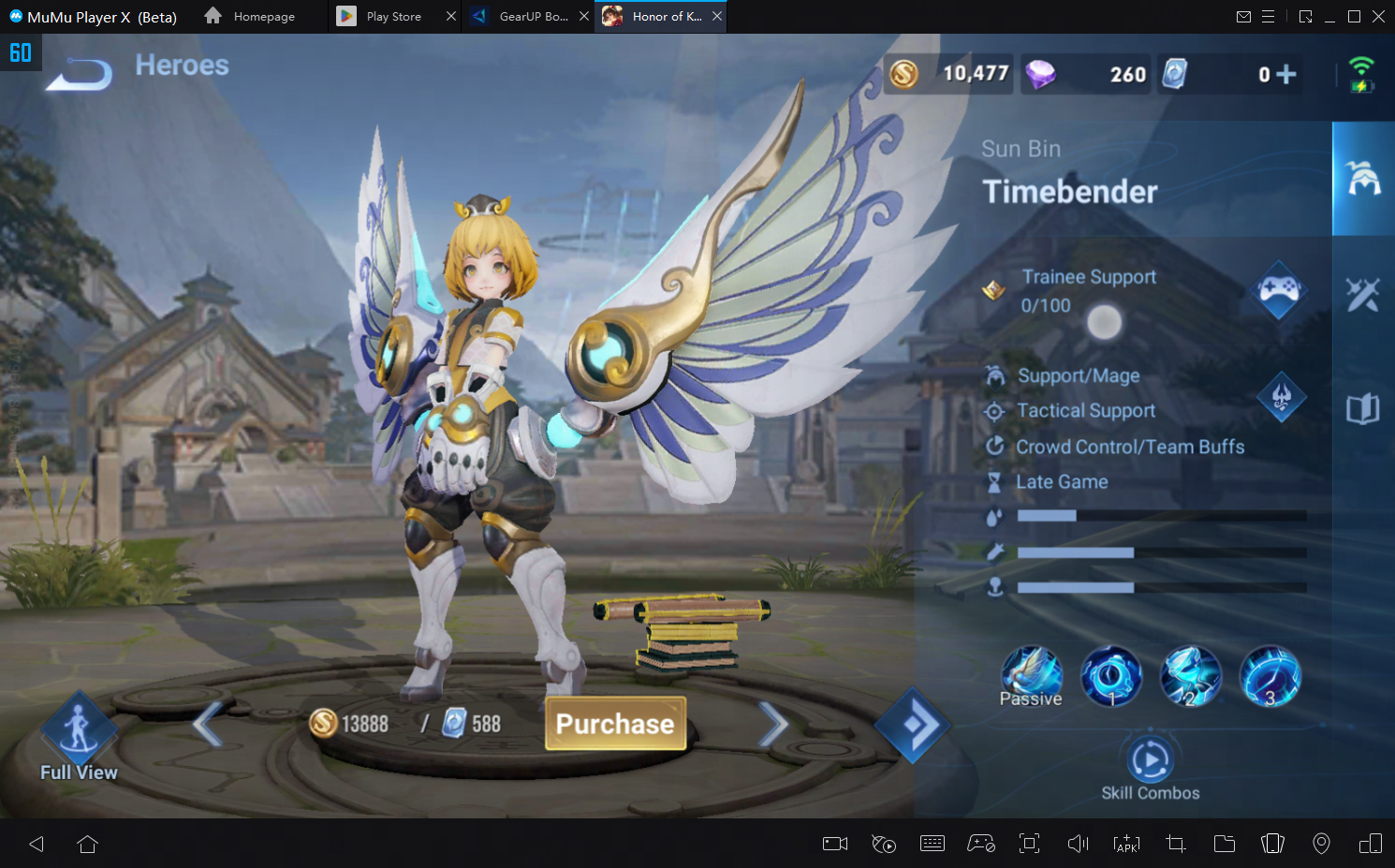The width and height of the screenshot is (1395, 868).
Task: Close the Honor of Kings emulator tab
Action: [x=717, y=17]
